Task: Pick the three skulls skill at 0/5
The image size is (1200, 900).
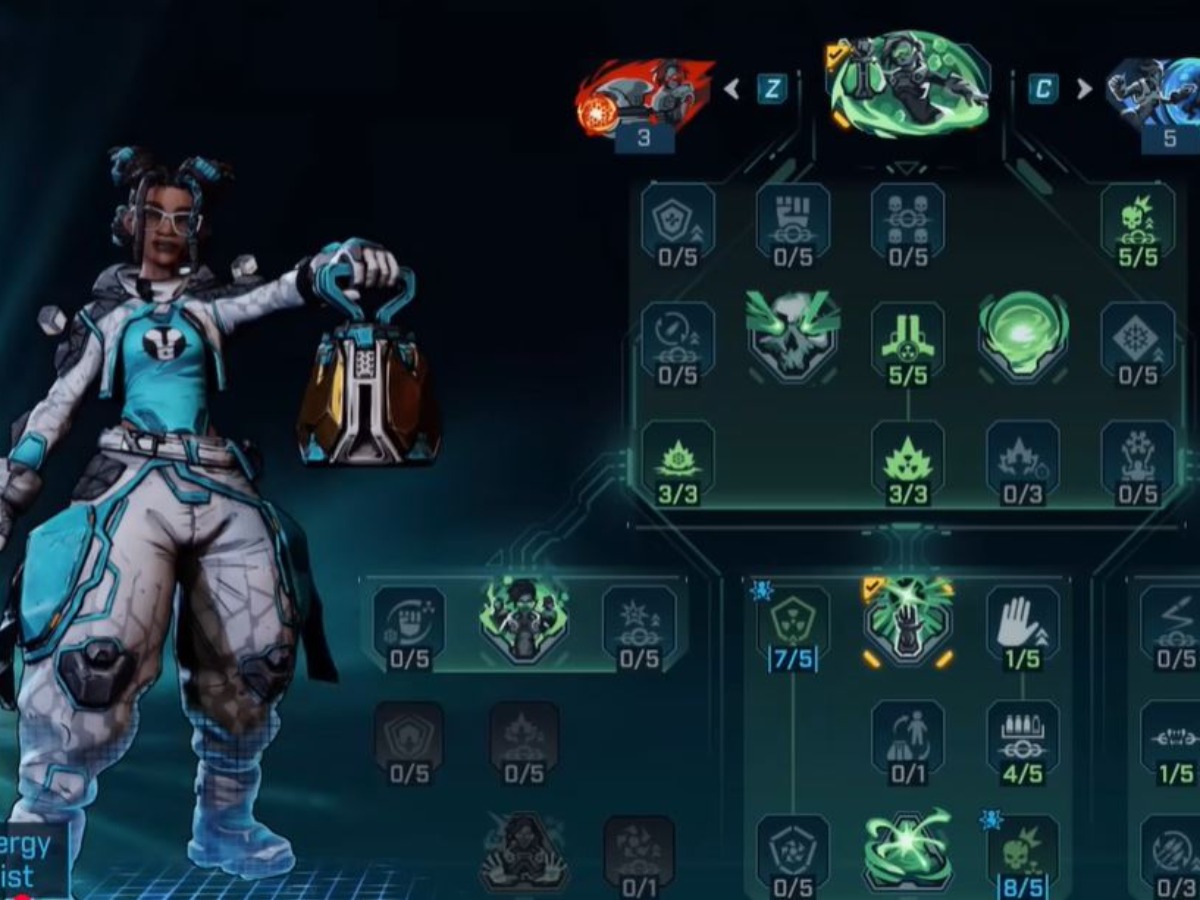Action: (x=908, y=218)
